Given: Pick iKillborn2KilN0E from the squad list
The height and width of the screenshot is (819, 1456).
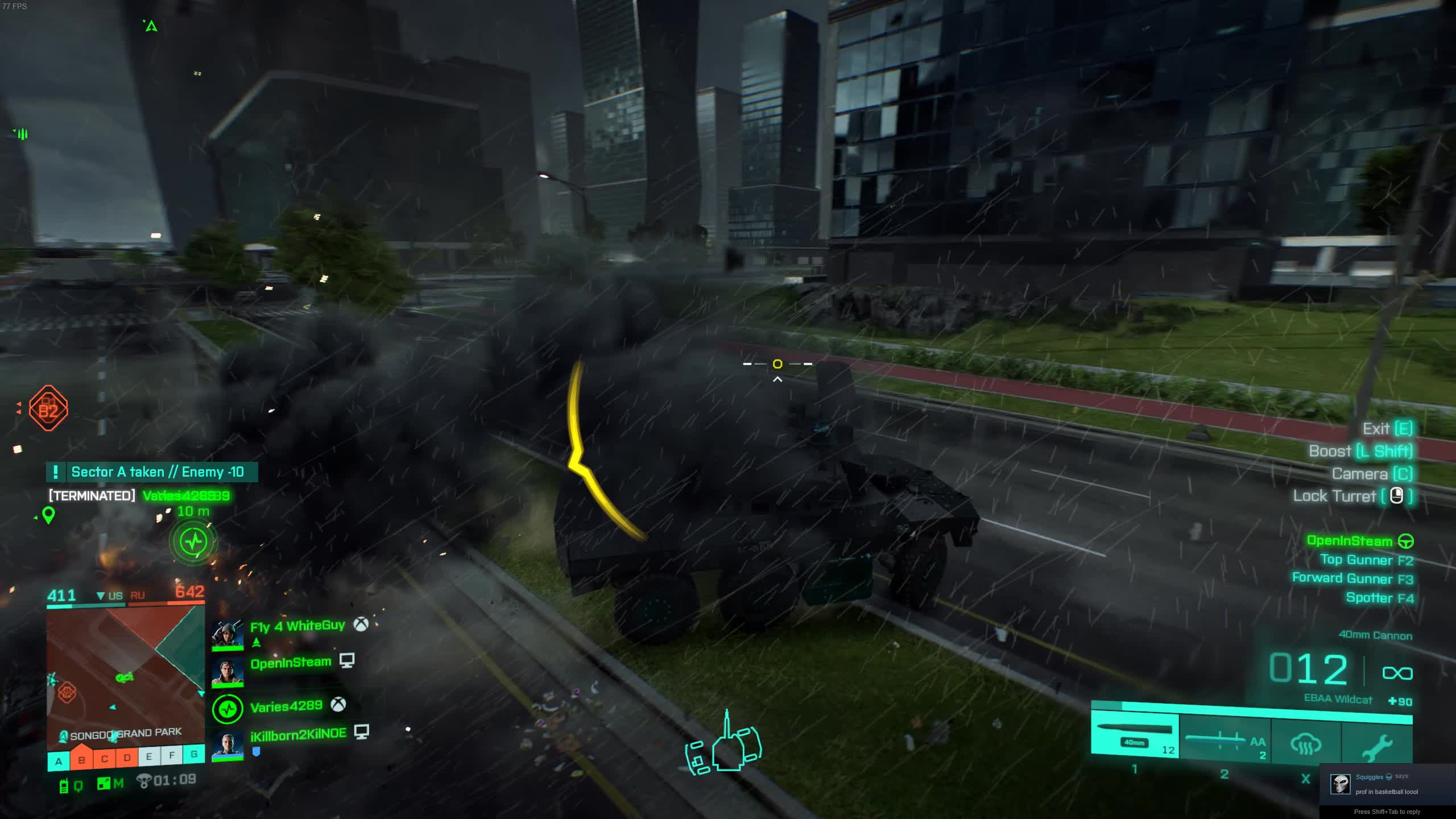Looking at the screenshot, I should tap(298, 734).
